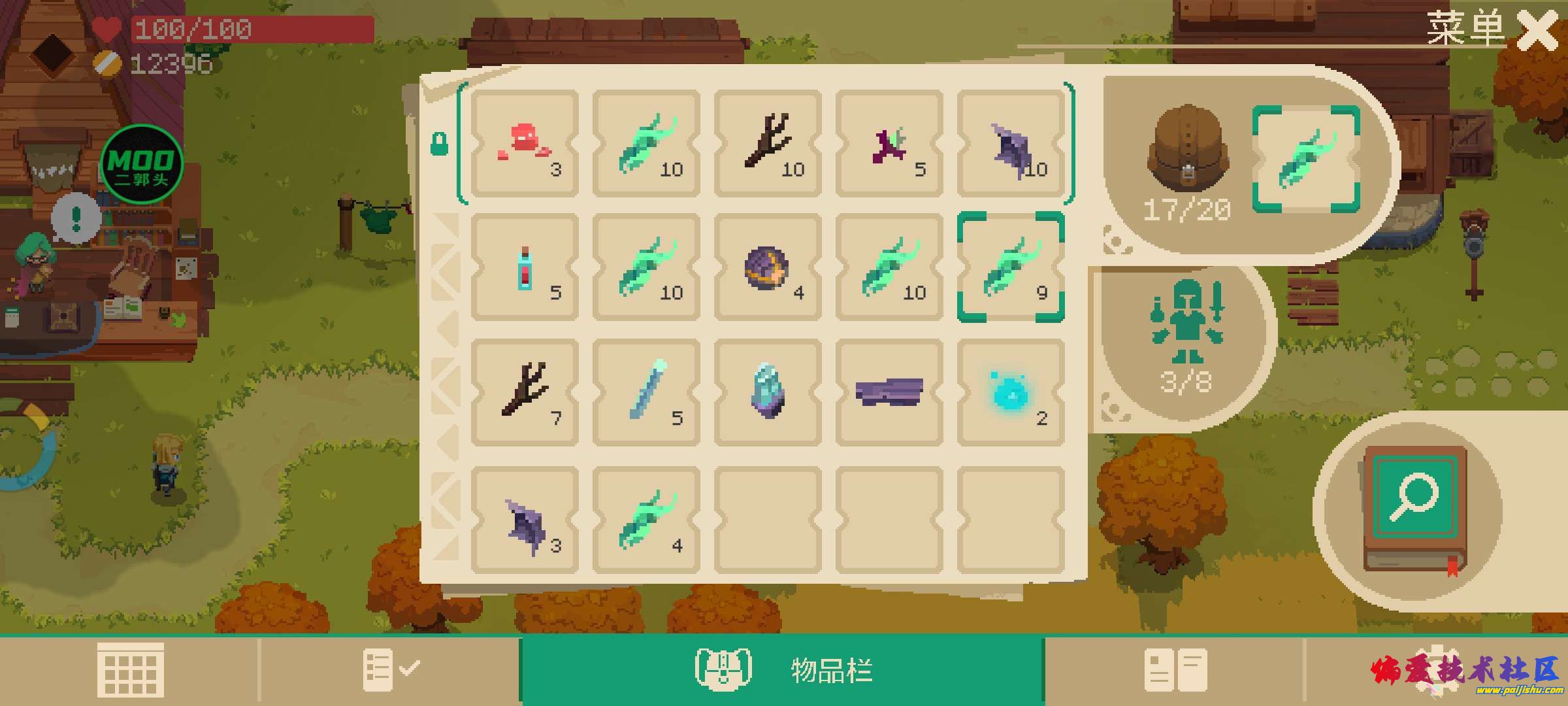This screenshot has width=1568, height=706.
Task: Choose the purple plank item
Action: pyautogui.click(x=889, y=392)
